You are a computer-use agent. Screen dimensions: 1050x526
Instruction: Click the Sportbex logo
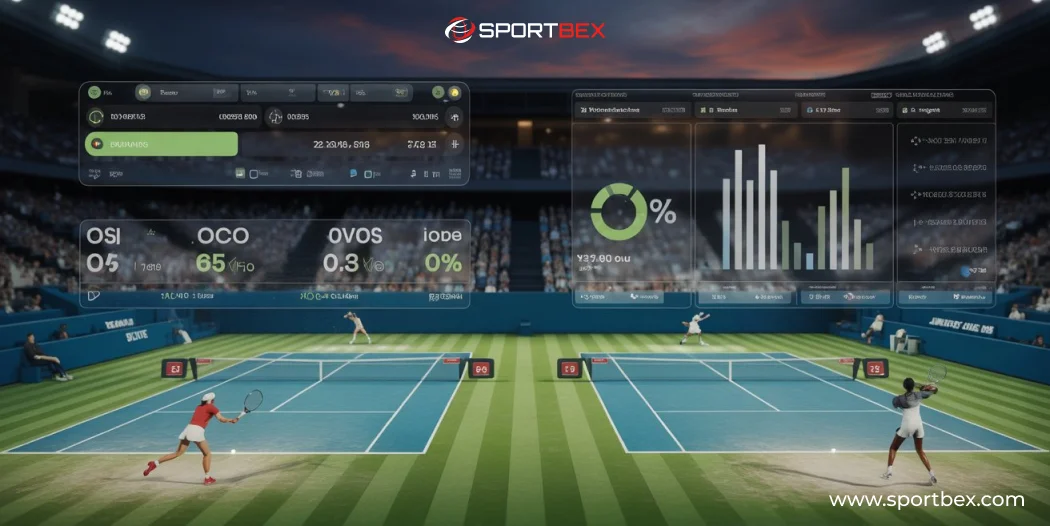(x=524, y=30)
